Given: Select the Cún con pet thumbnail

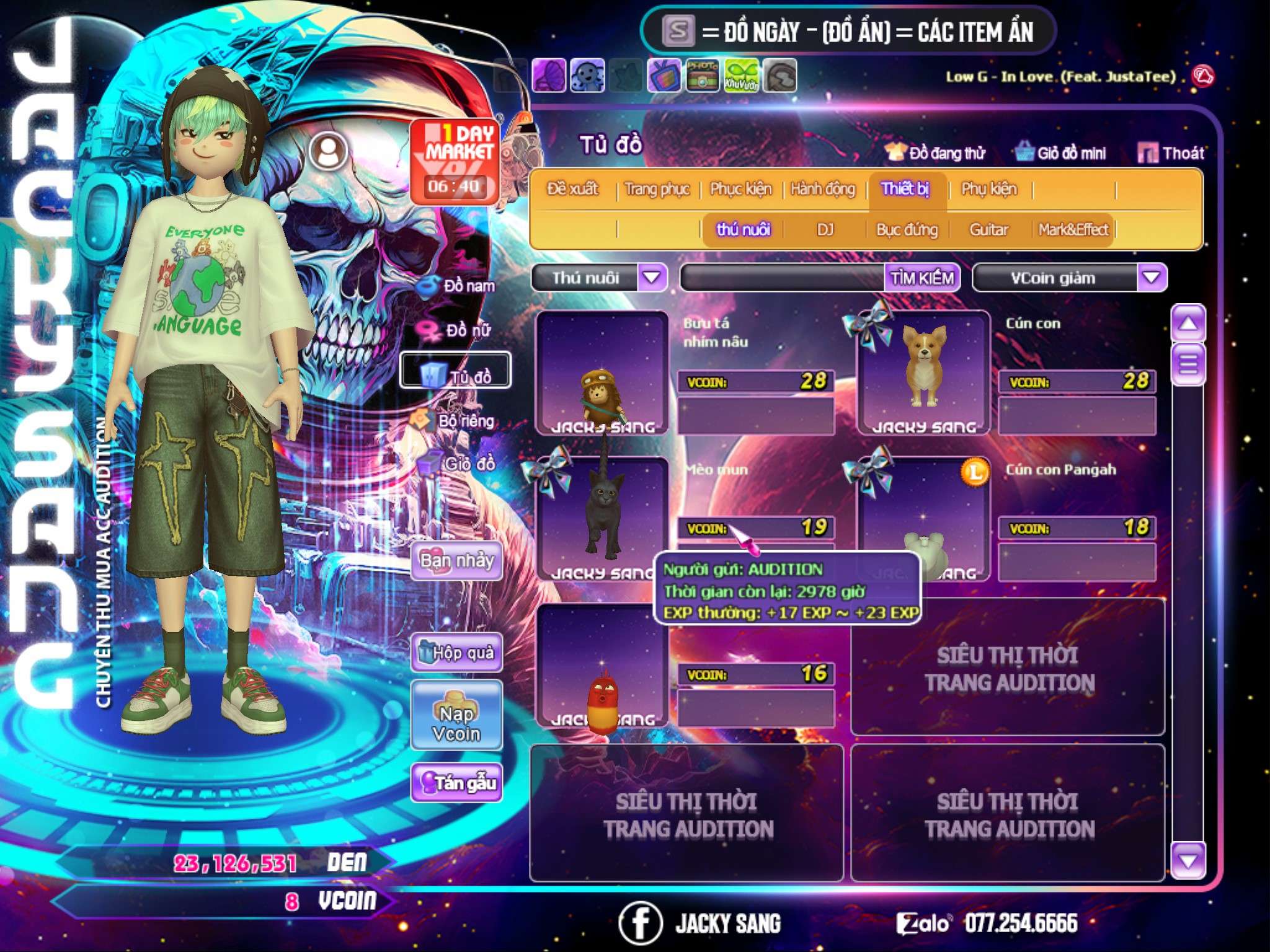Looking at the screenshot, I should [923, 372].
